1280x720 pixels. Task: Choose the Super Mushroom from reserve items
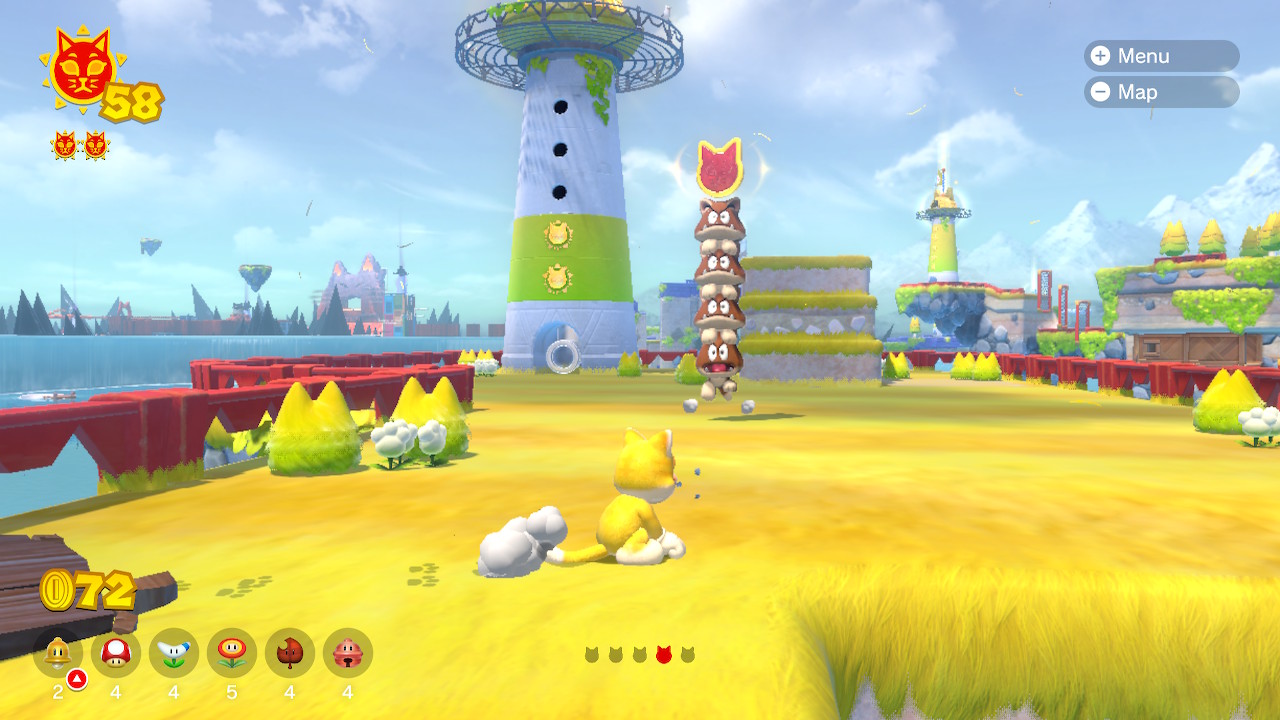[x=116, y=653]
